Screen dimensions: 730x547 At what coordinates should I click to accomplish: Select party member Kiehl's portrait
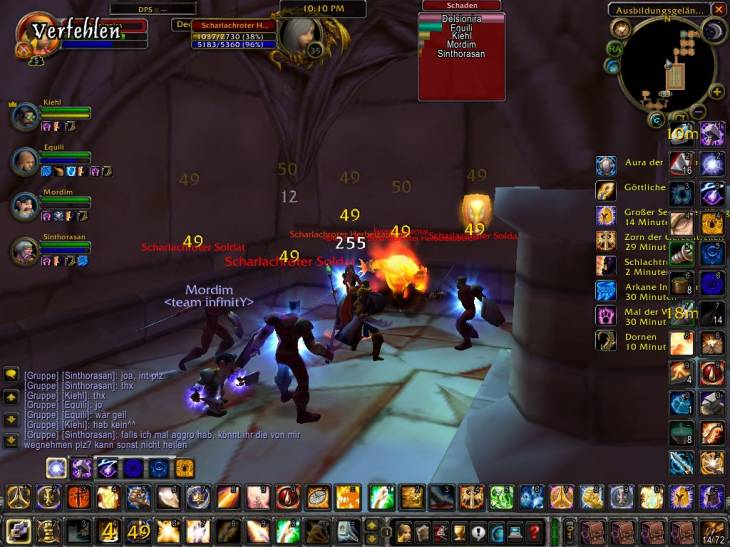pos(25,117)
